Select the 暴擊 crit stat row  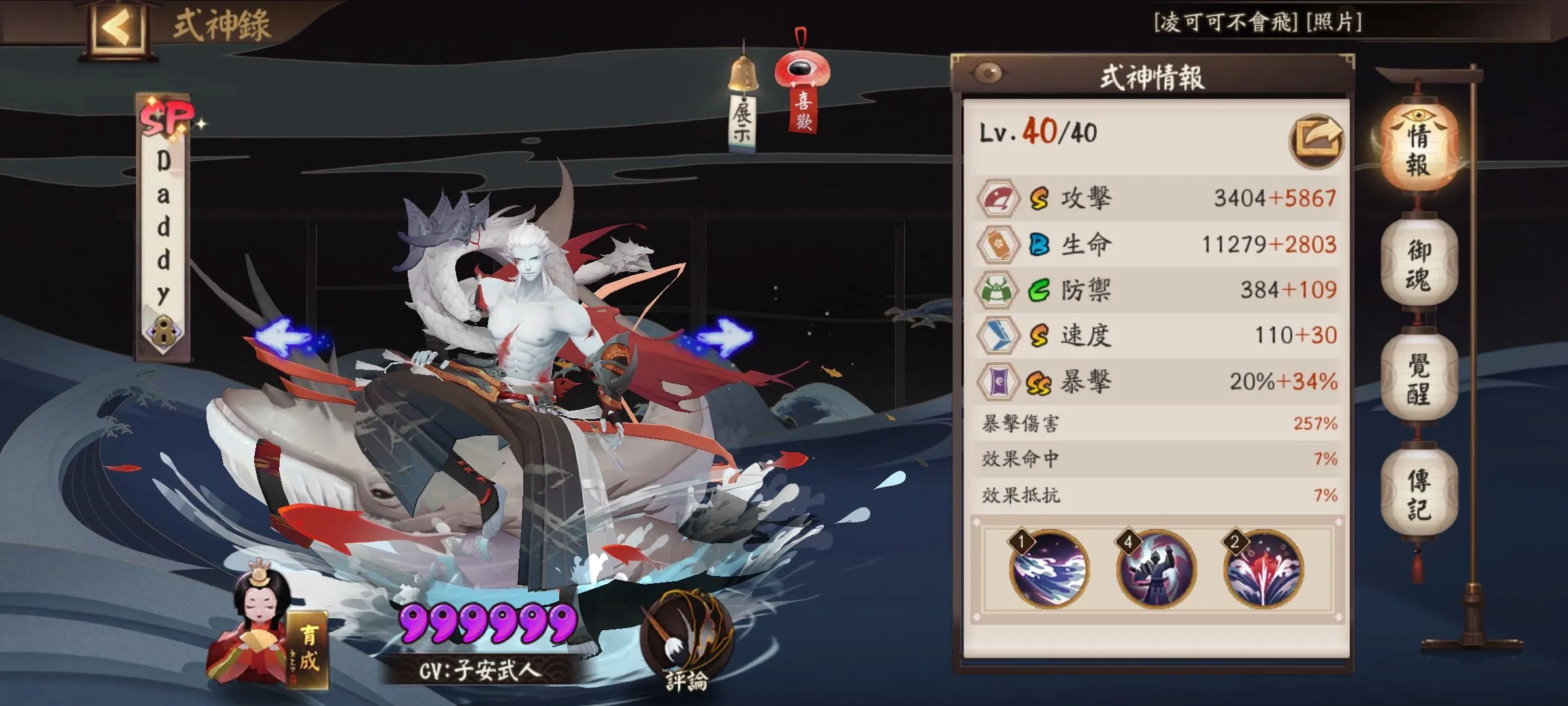(1156, 381)
